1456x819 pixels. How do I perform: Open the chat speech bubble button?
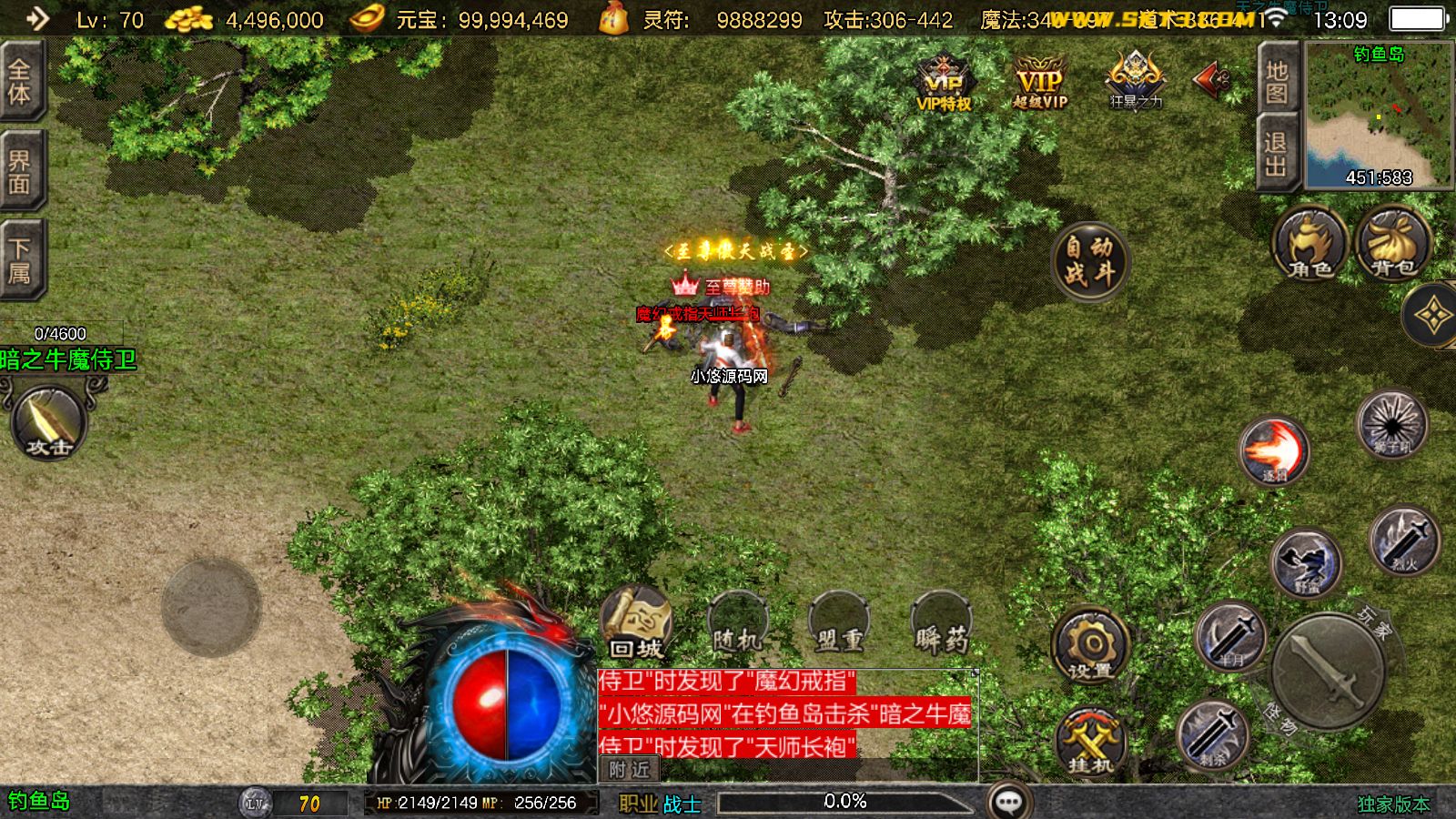[x=1008, y=802]
